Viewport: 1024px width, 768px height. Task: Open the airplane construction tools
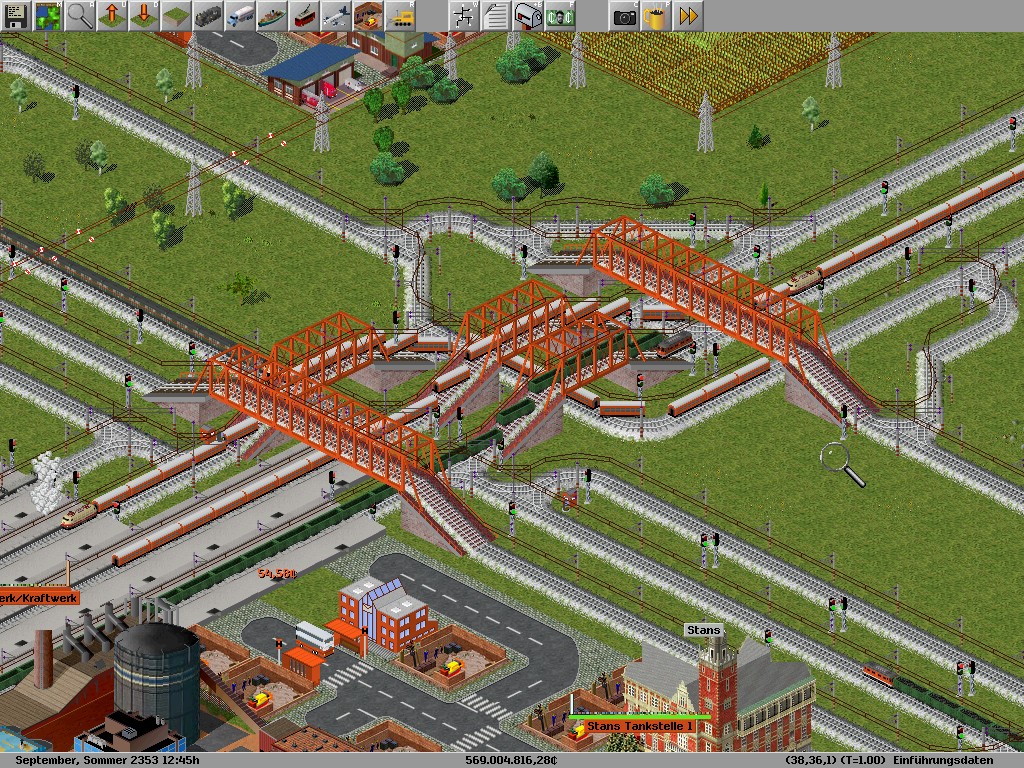336,16
